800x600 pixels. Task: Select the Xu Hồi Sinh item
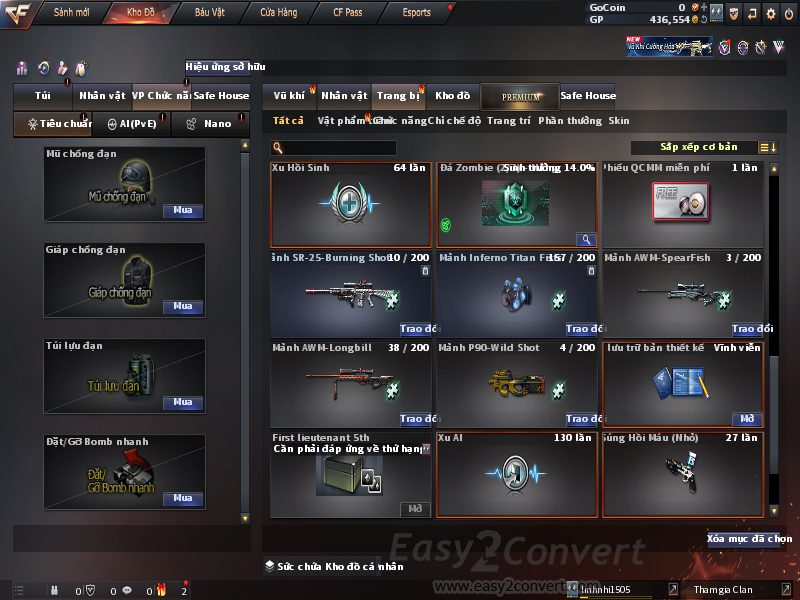point(350,204)
